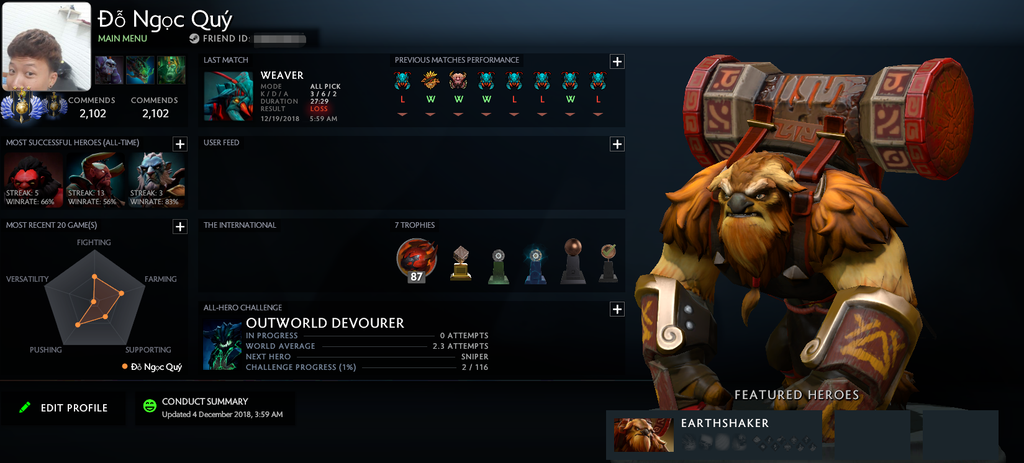
Task: Expand the User Feed section
Action: pyautogui.click(x=617, y=144)
